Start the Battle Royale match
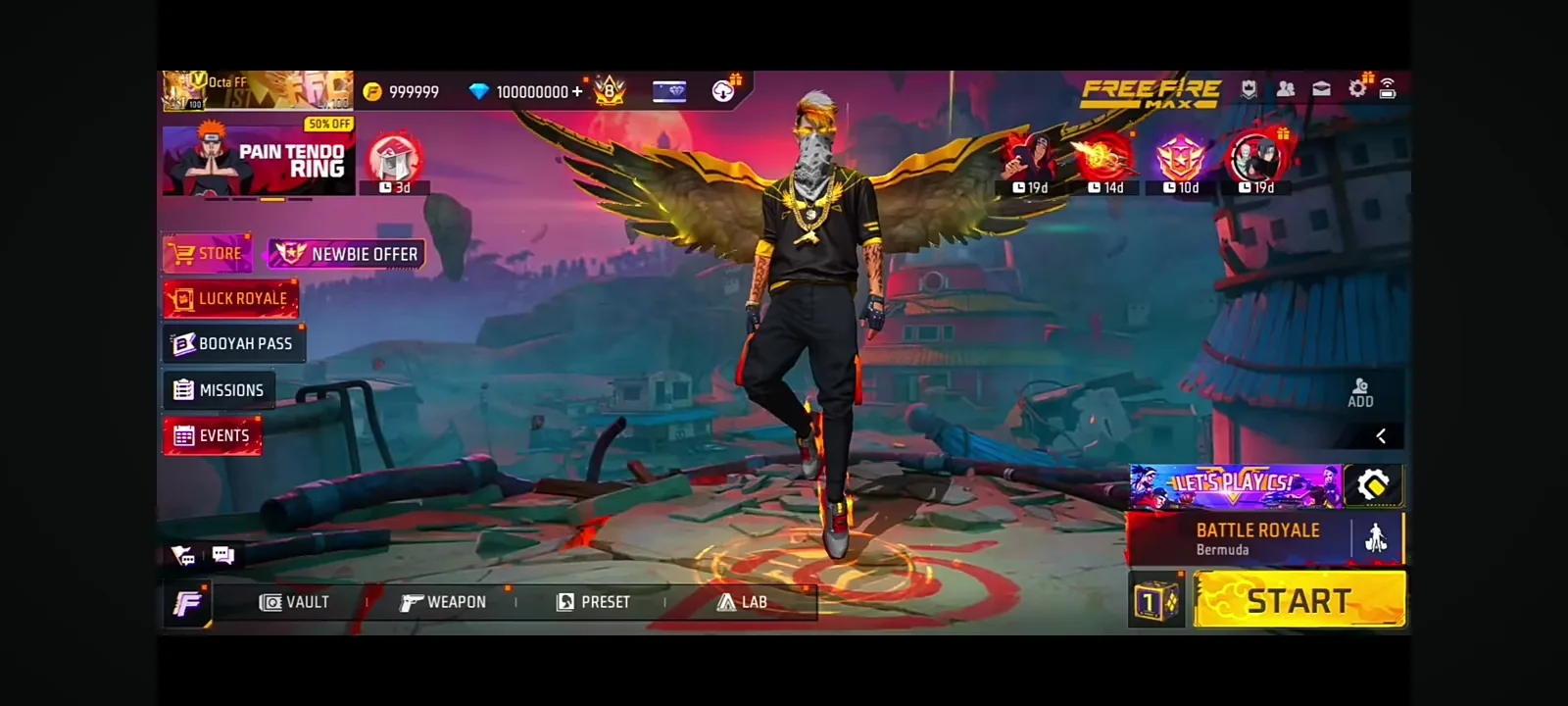1568x706 pixels. [1299, 599]
